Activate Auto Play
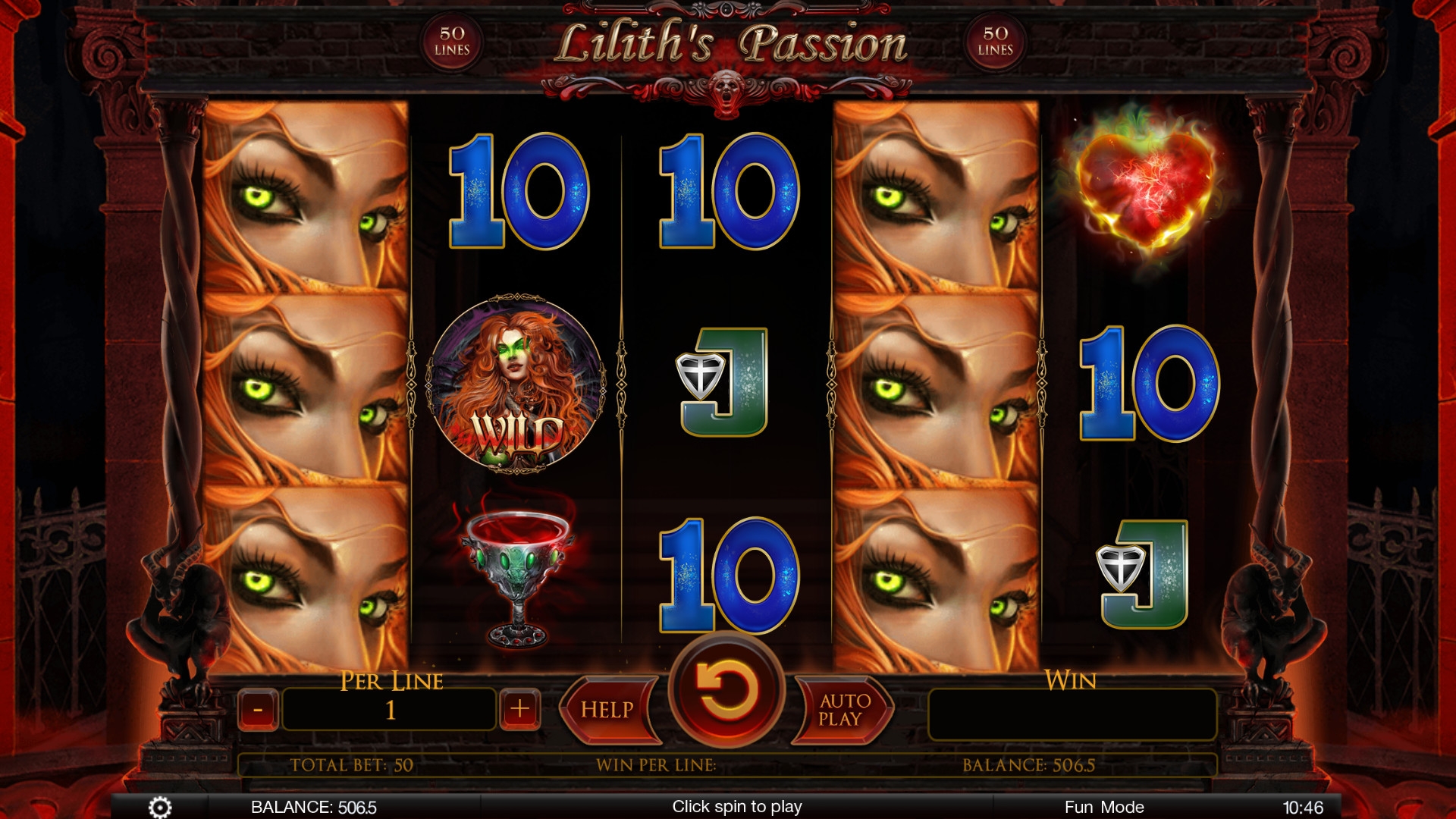The height and width of the screenshot is (819, 1456). click(843, 710)
